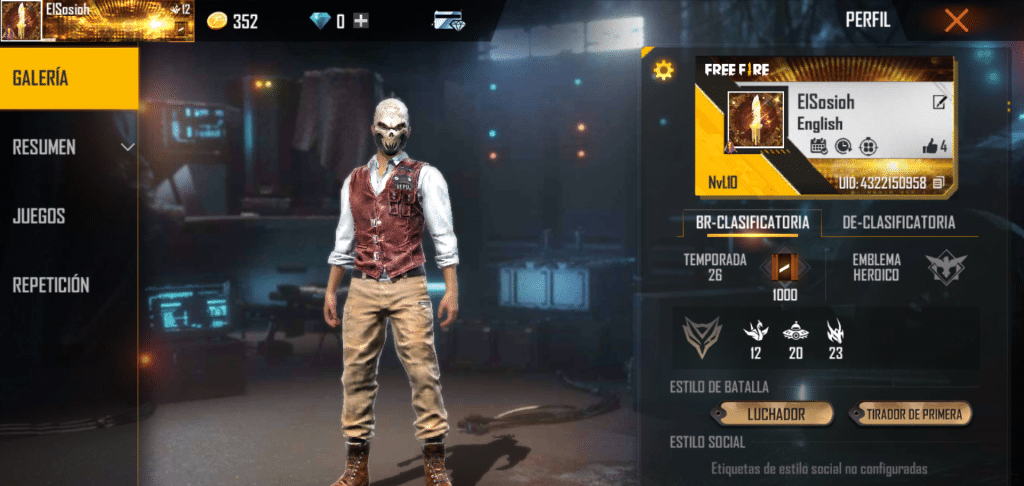Close the Perfil screen with the orange X
Image resolution: width=1024 pixels, height=486 pixels.
tap(956, 20)
